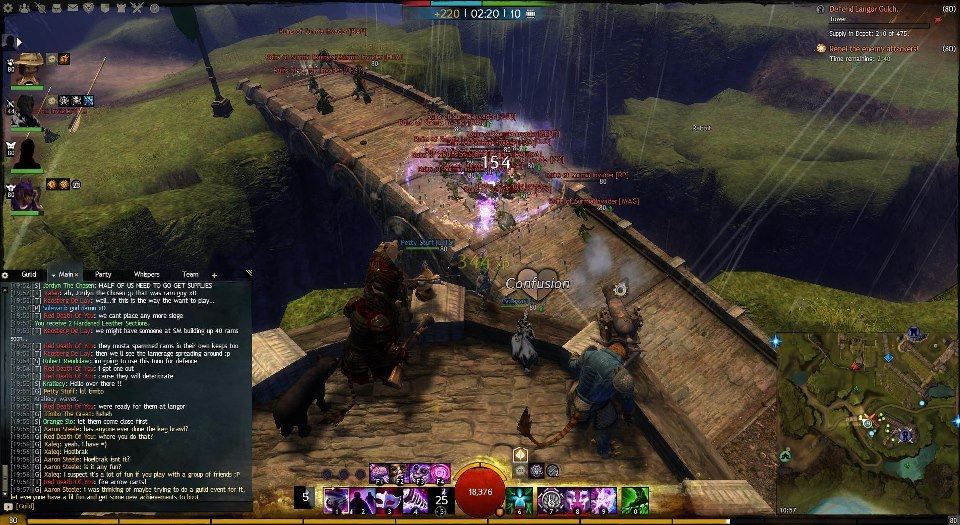Activate the F1 shatter skill

click(380, 473)
